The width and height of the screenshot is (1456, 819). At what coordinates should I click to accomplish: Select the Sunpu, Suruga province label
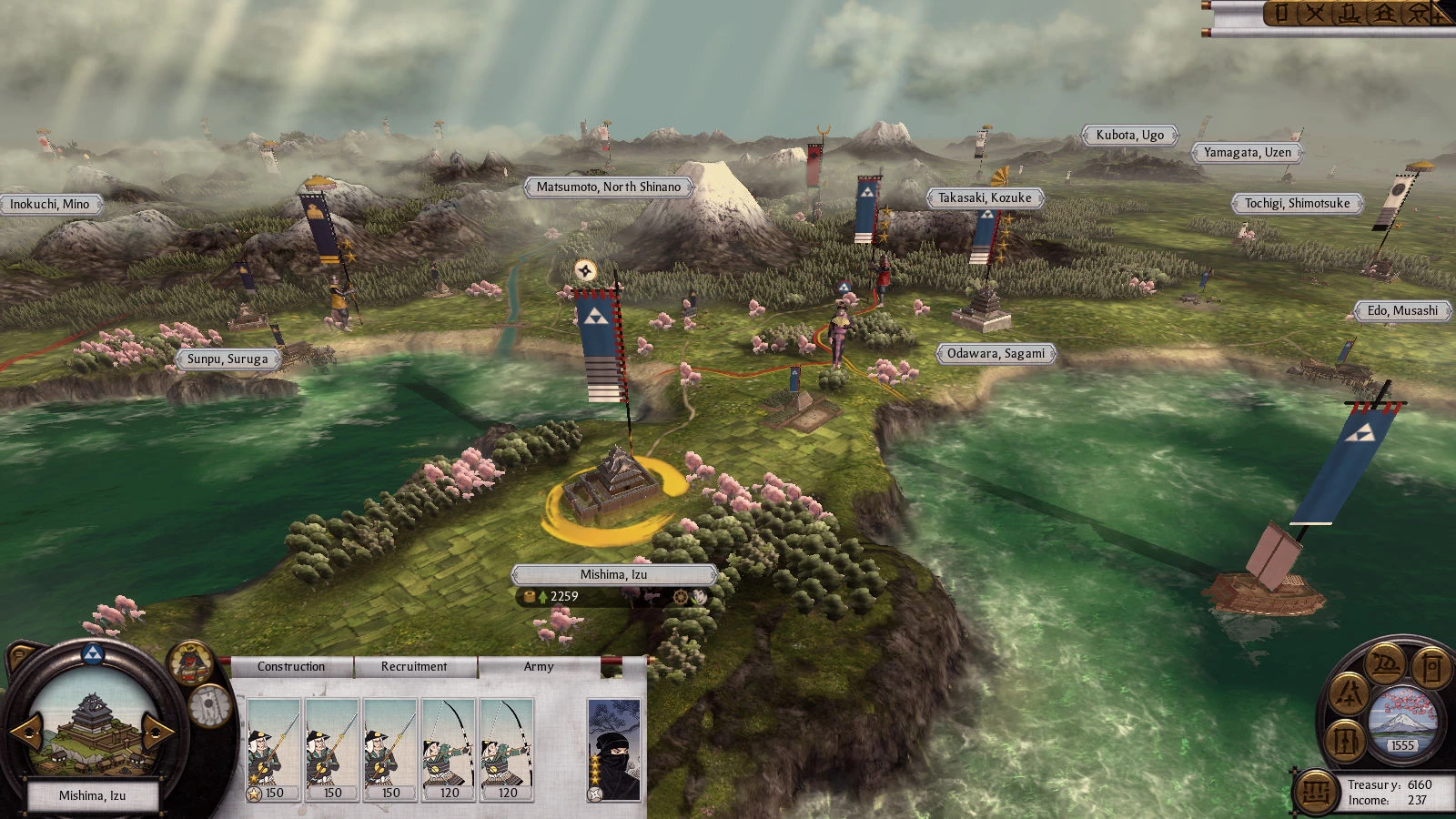pyautogui.click(x=227, y=359)
